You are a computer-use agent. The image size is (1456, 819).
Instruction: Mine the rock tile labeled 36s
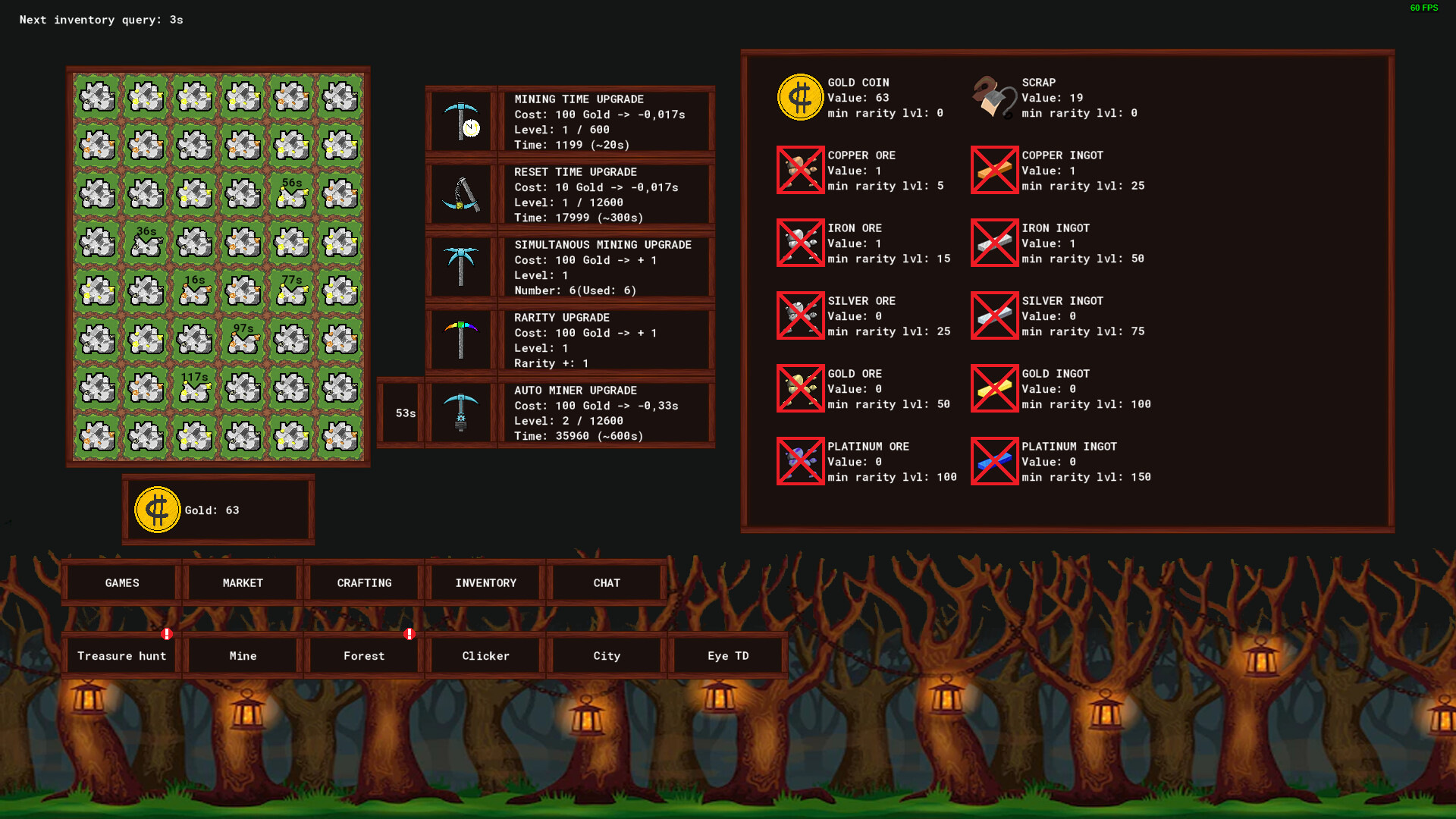146,242
